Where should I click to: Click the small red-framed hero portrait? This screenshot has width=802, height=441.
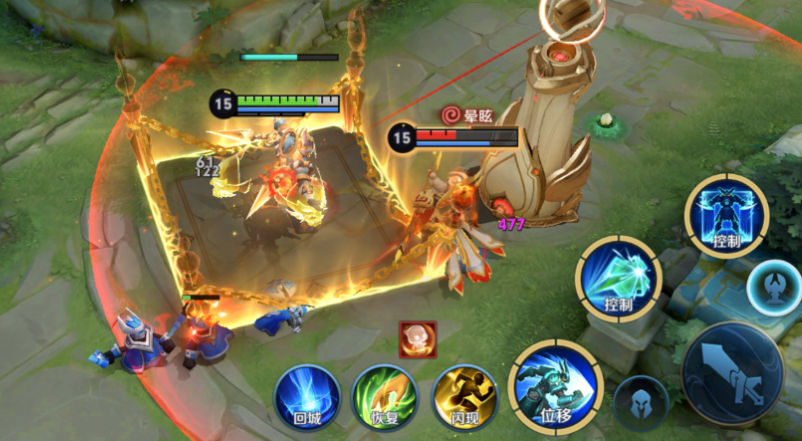pos(418,340)
